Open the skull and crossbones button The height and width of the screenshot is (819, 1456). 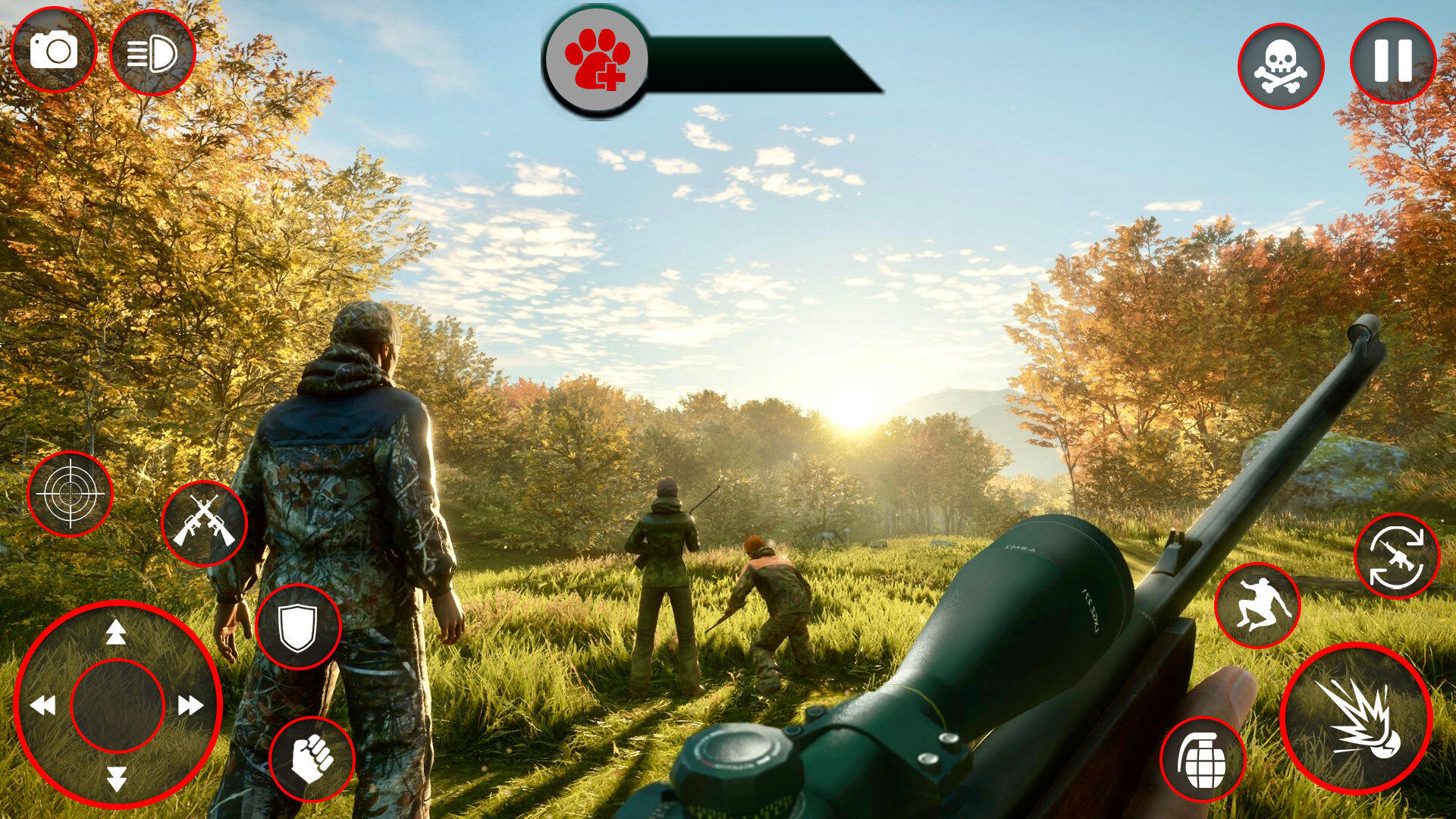point(1281,66)
